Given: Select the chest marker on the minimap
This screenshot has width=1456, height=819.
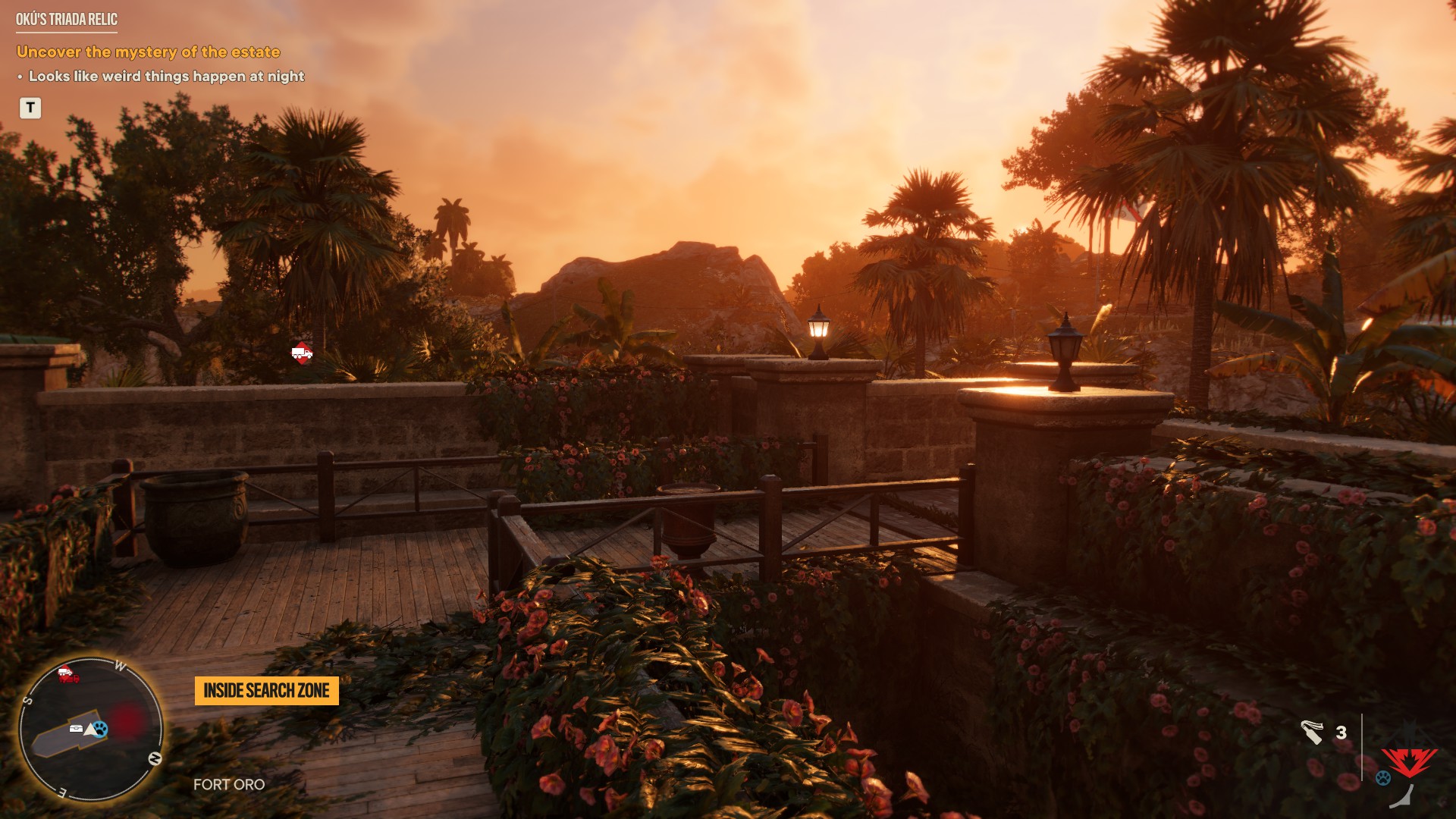Looking at the screenshot, I should 77,729.
